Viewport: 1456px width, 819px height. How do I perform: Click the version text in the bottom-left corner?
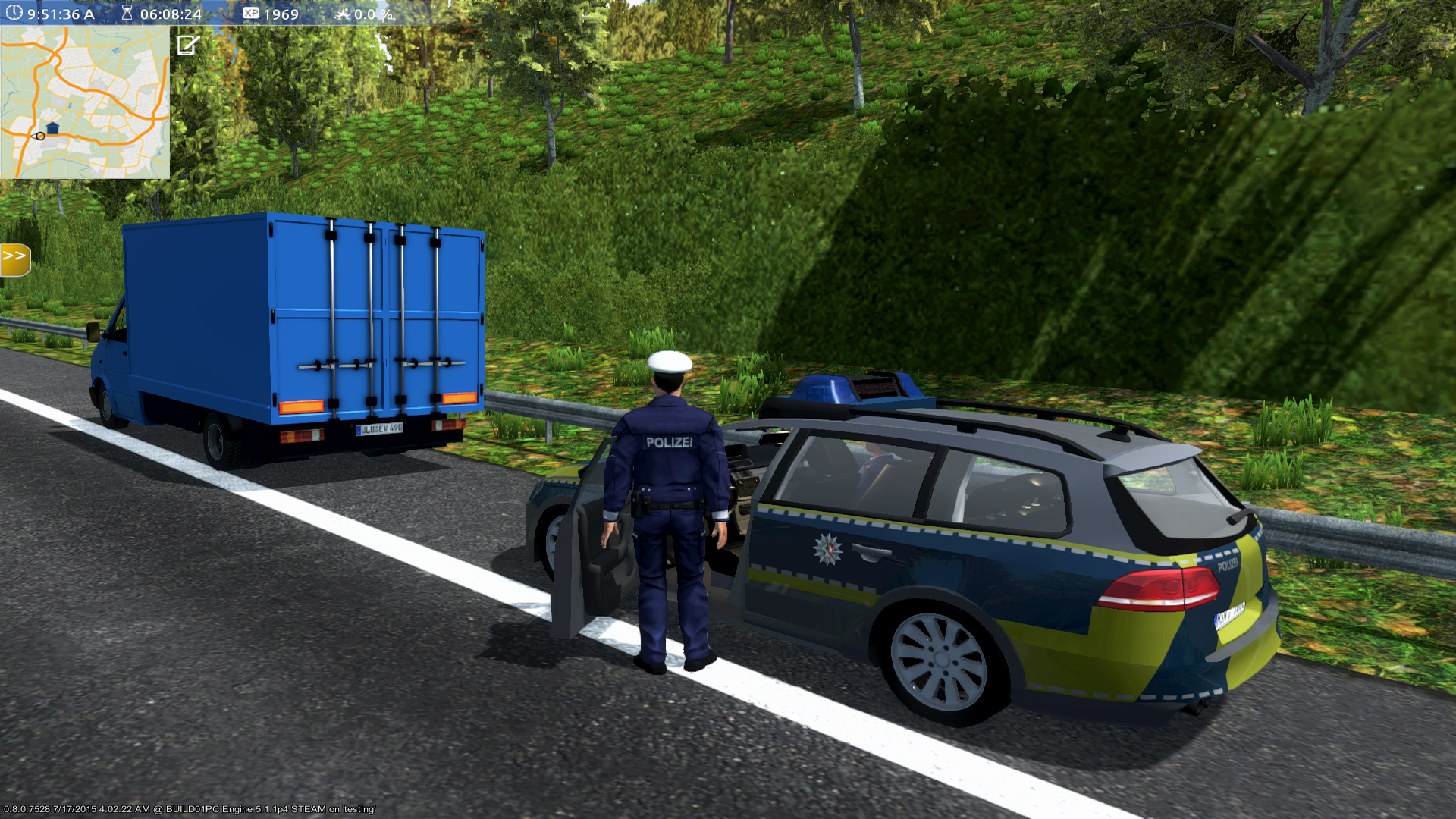click(190, 809)
